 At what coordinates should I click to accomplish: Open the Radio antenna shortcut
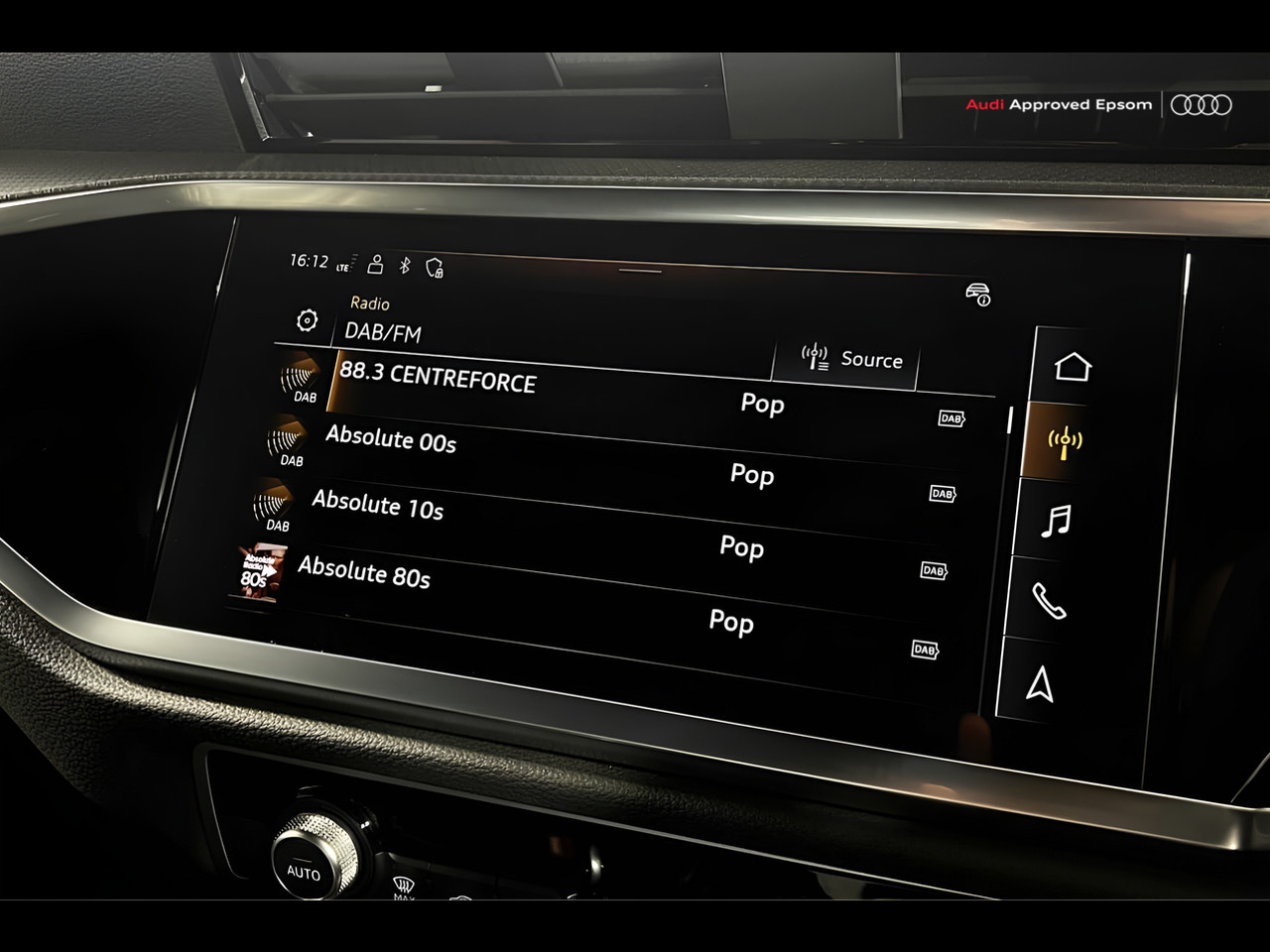[x=1065, y=441]
